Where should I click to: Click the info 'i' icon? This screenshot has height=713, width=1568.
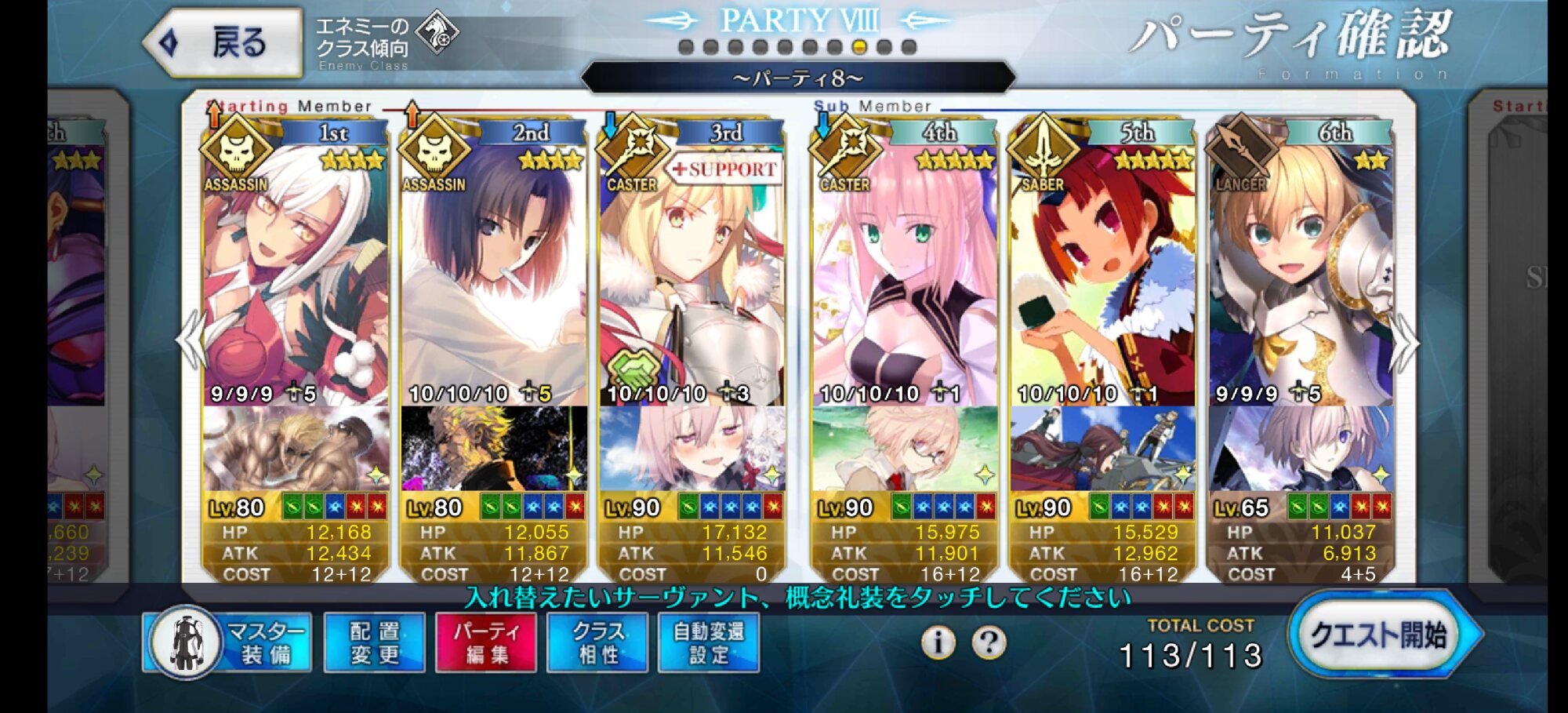pos(938,643)
